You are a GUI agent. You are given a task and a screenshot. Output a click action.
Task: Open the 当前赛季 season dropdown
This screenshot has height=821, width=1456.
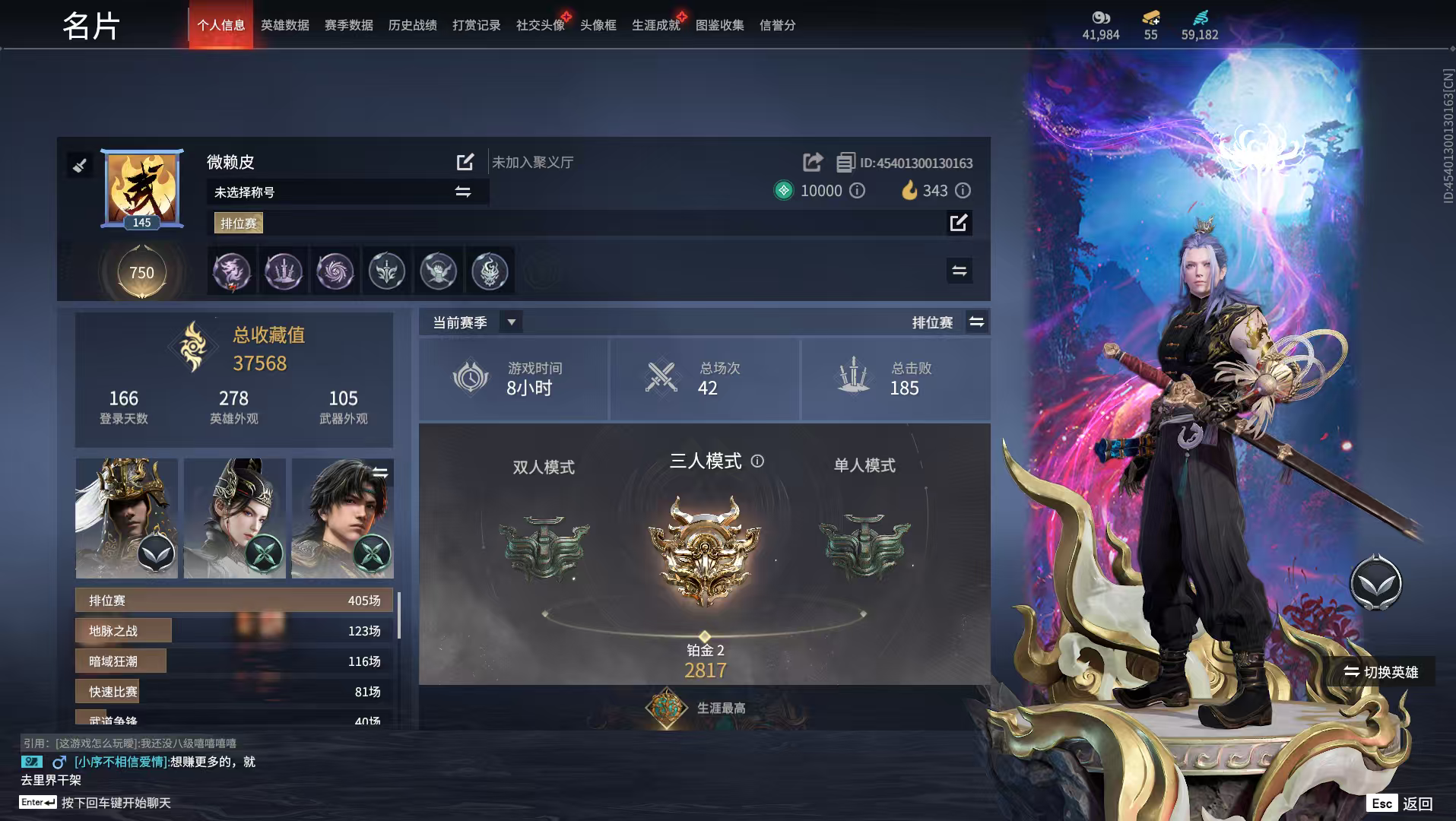pos(512,321)
